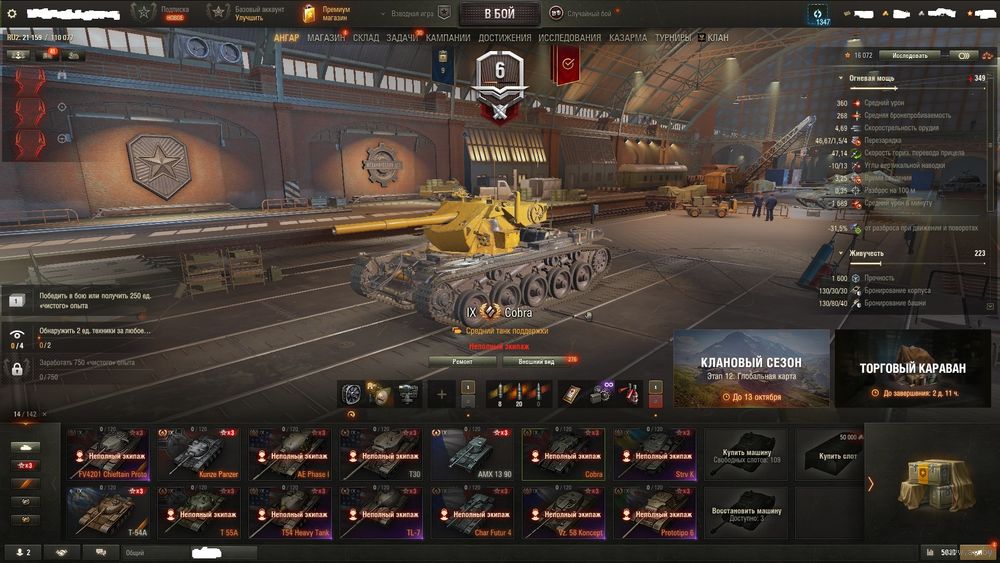
Task: Select the AMX 13 90 tank
Action: point(475,454)
